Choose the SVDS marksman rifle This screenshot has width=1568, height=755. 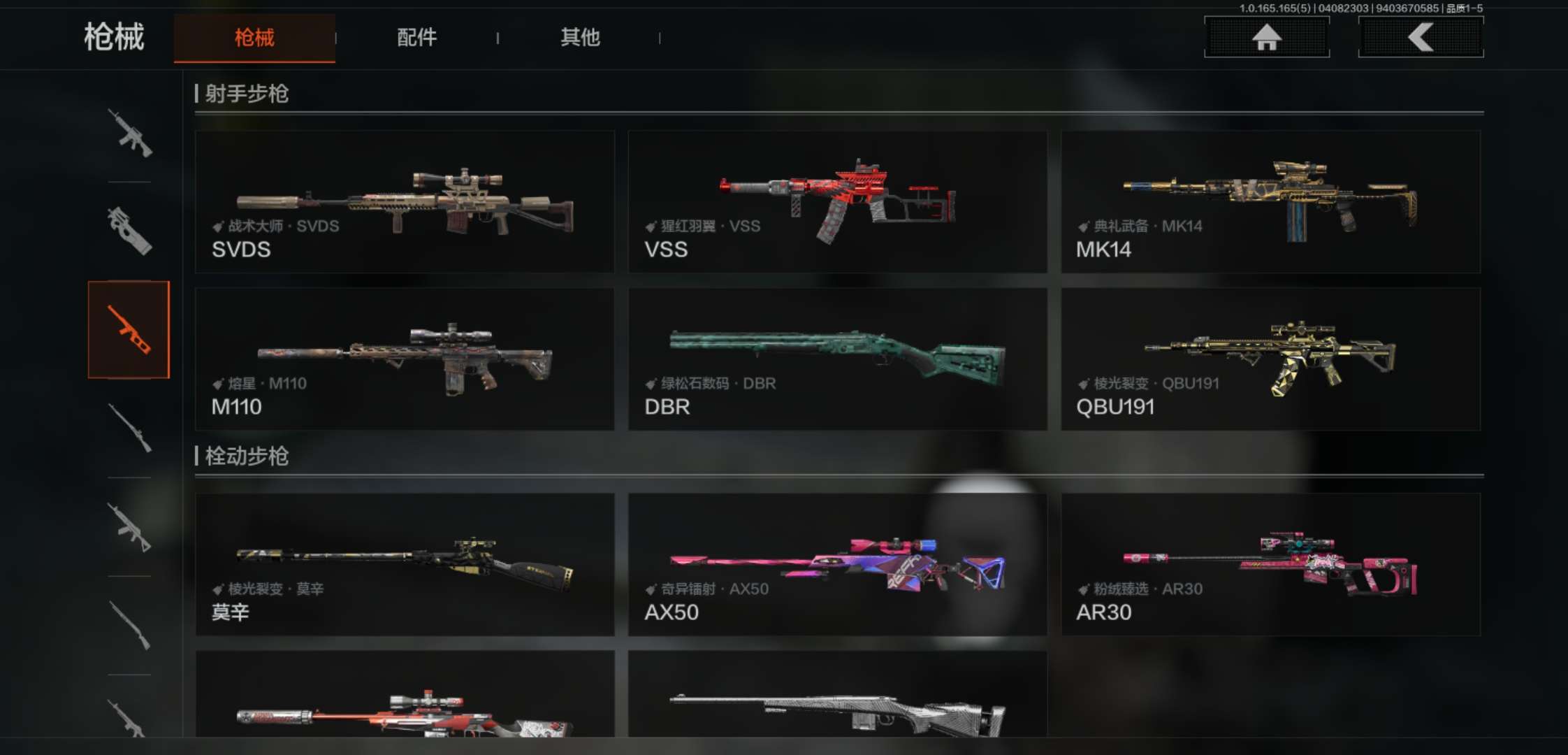pyautogui.click(x=405, y=201)
